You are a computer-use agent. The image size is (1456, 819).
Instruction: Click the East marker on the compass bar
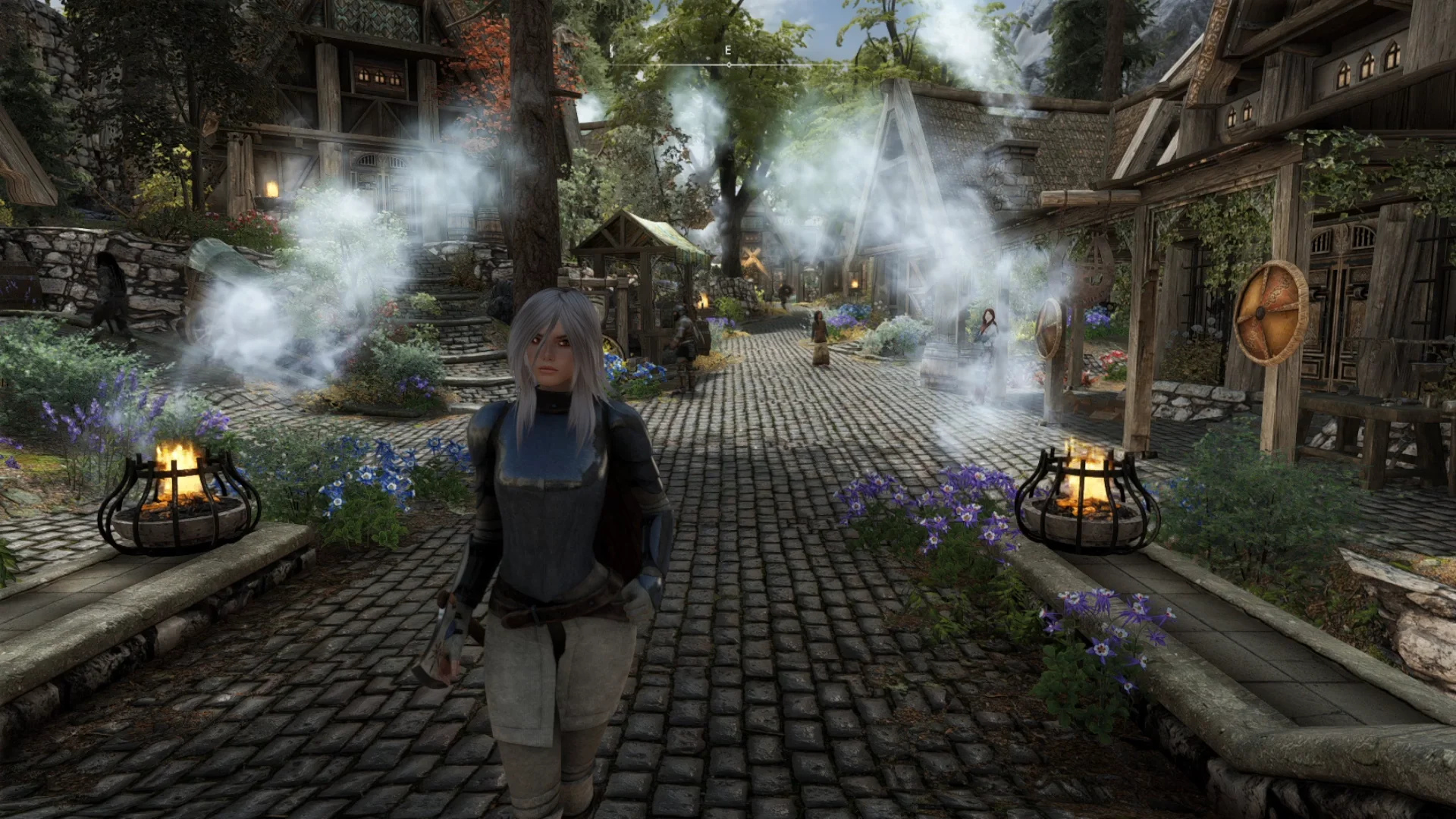728,51
